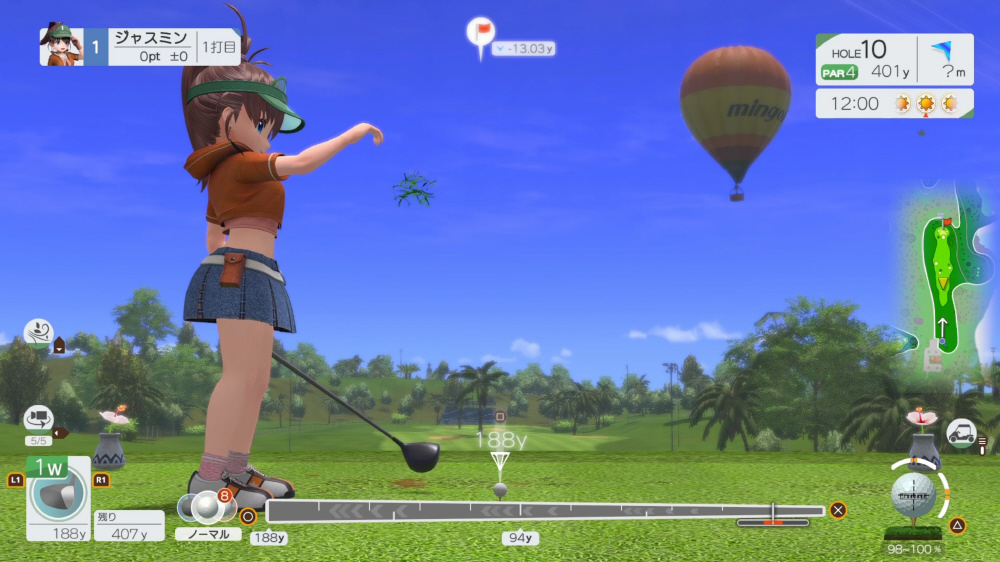The width and height of the screenshot is (1000, 562).
Task: Open the wind and course info icon
Action: coord(38,332)
